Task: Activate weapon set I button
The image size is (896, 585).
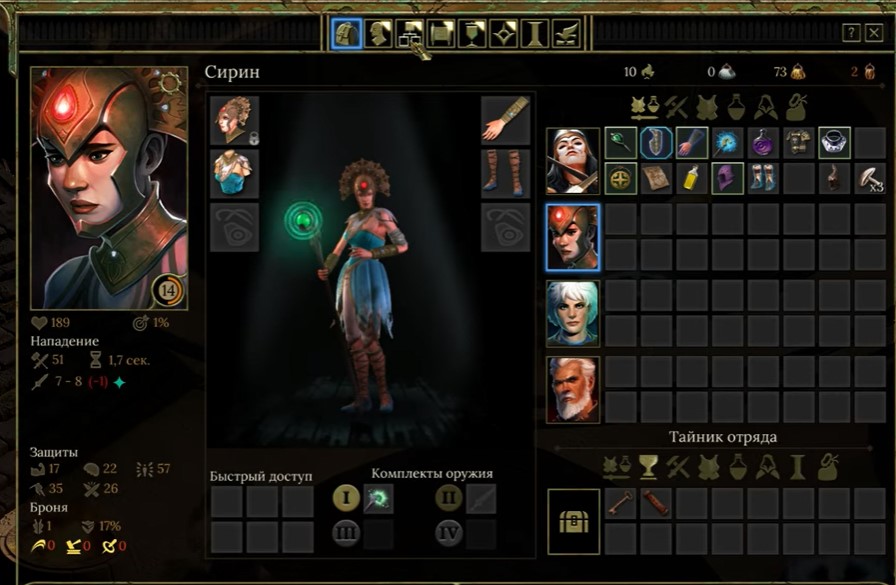Action: pos(344,497)
